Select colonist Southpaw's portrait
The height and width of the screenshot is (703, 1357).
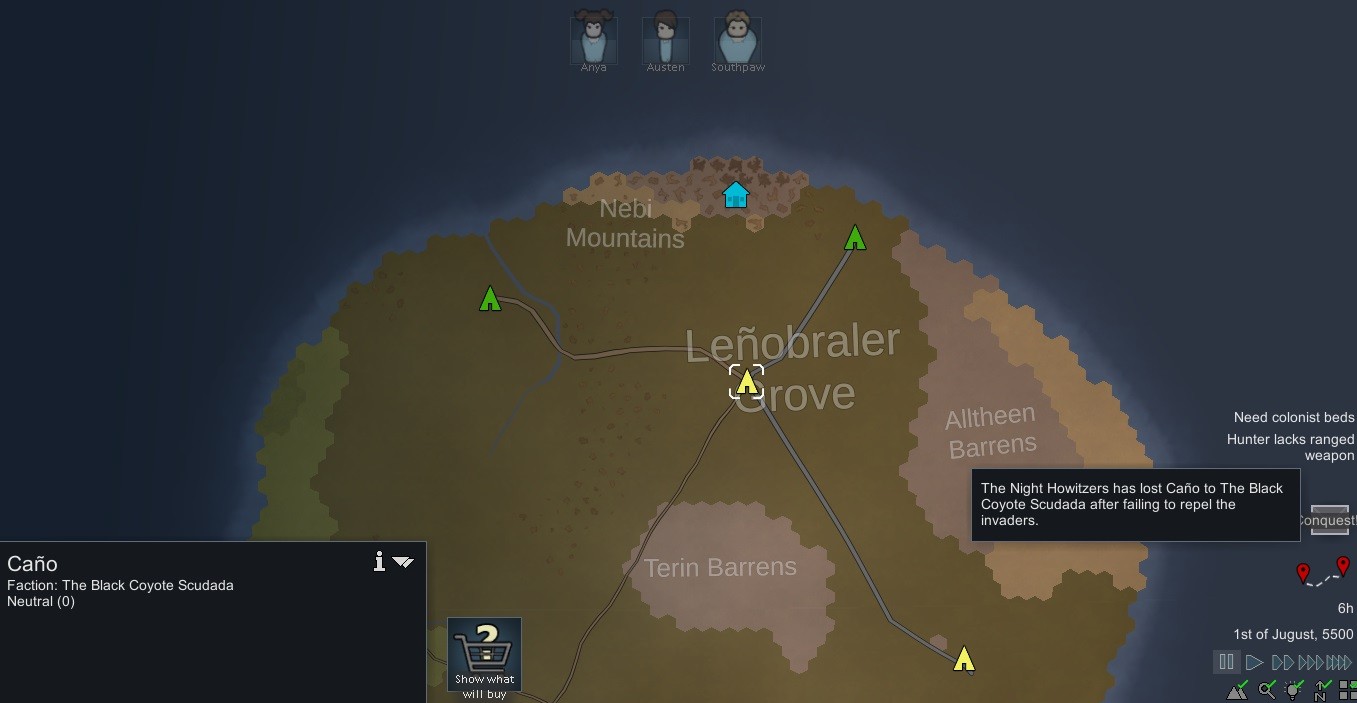pos(738,39)
